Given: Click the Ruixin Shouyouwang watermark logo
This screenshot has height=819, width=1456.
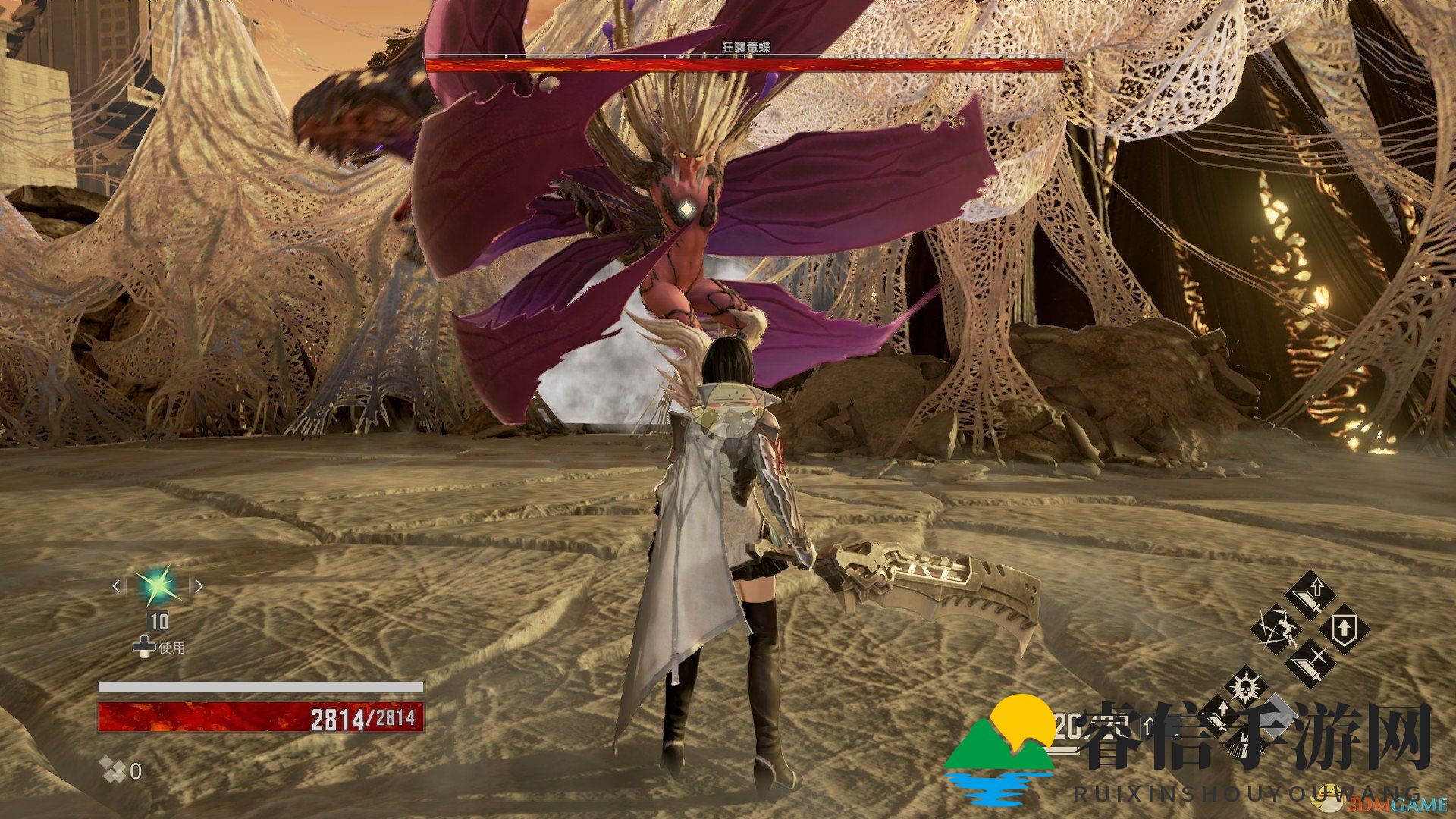Looking at the screenshot, I should tap(1000, 749).
